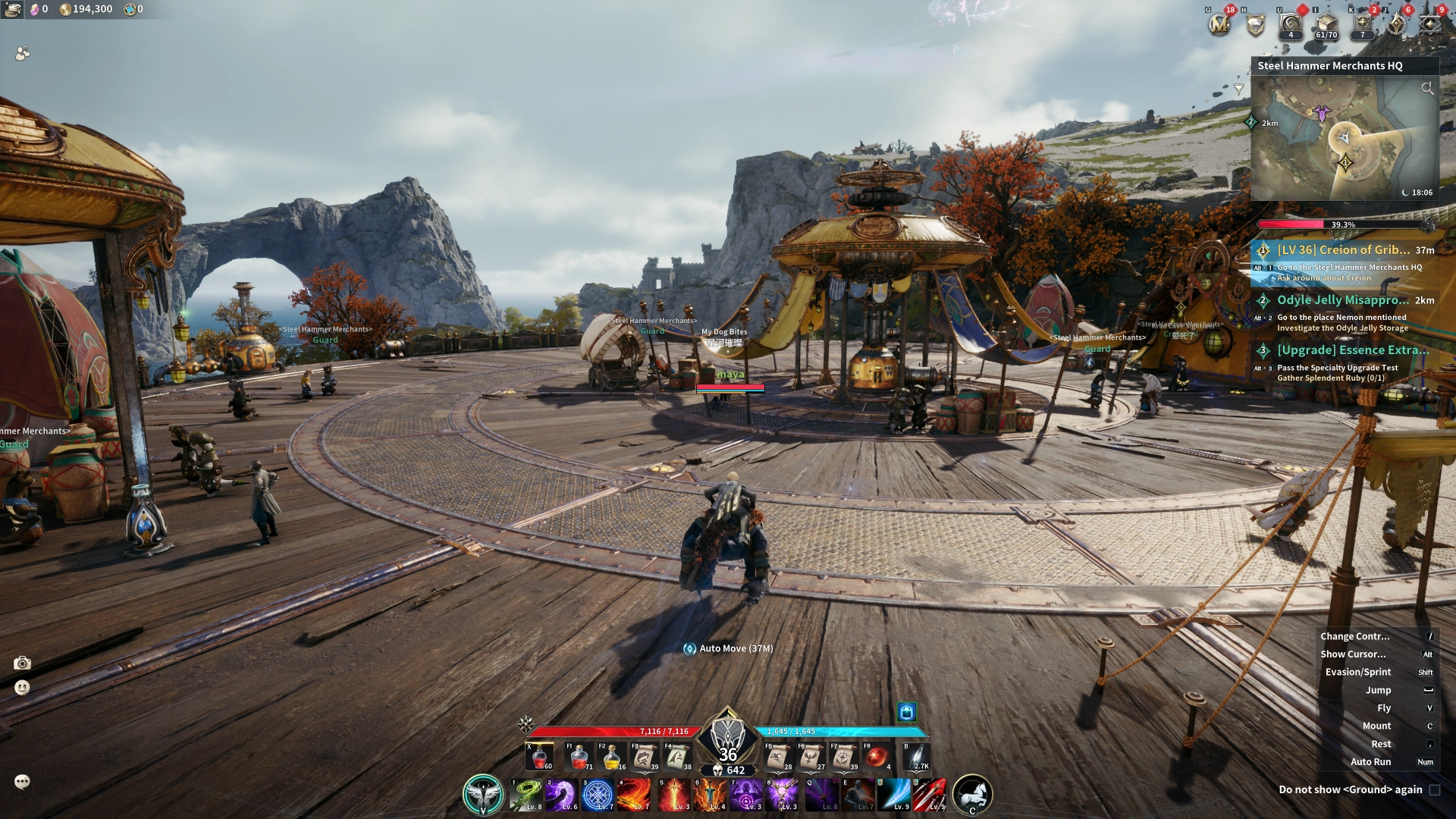Open the emote face icon
The image size is (1456, 819).
coord(22,688)
